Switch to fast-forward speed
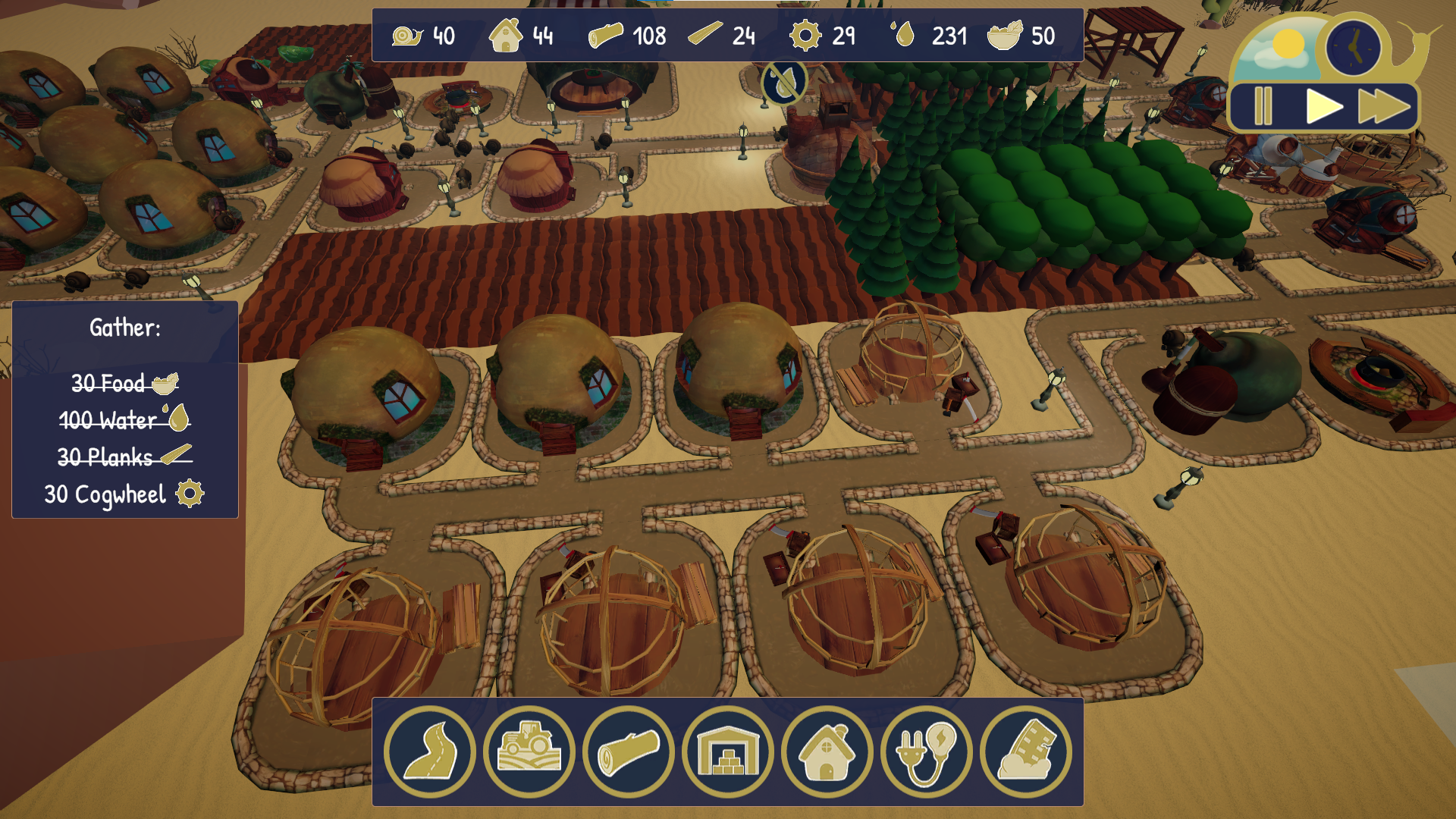The width and height of the screenshot is (1456, 819). pyautogui.click(x=1384, y=106)
